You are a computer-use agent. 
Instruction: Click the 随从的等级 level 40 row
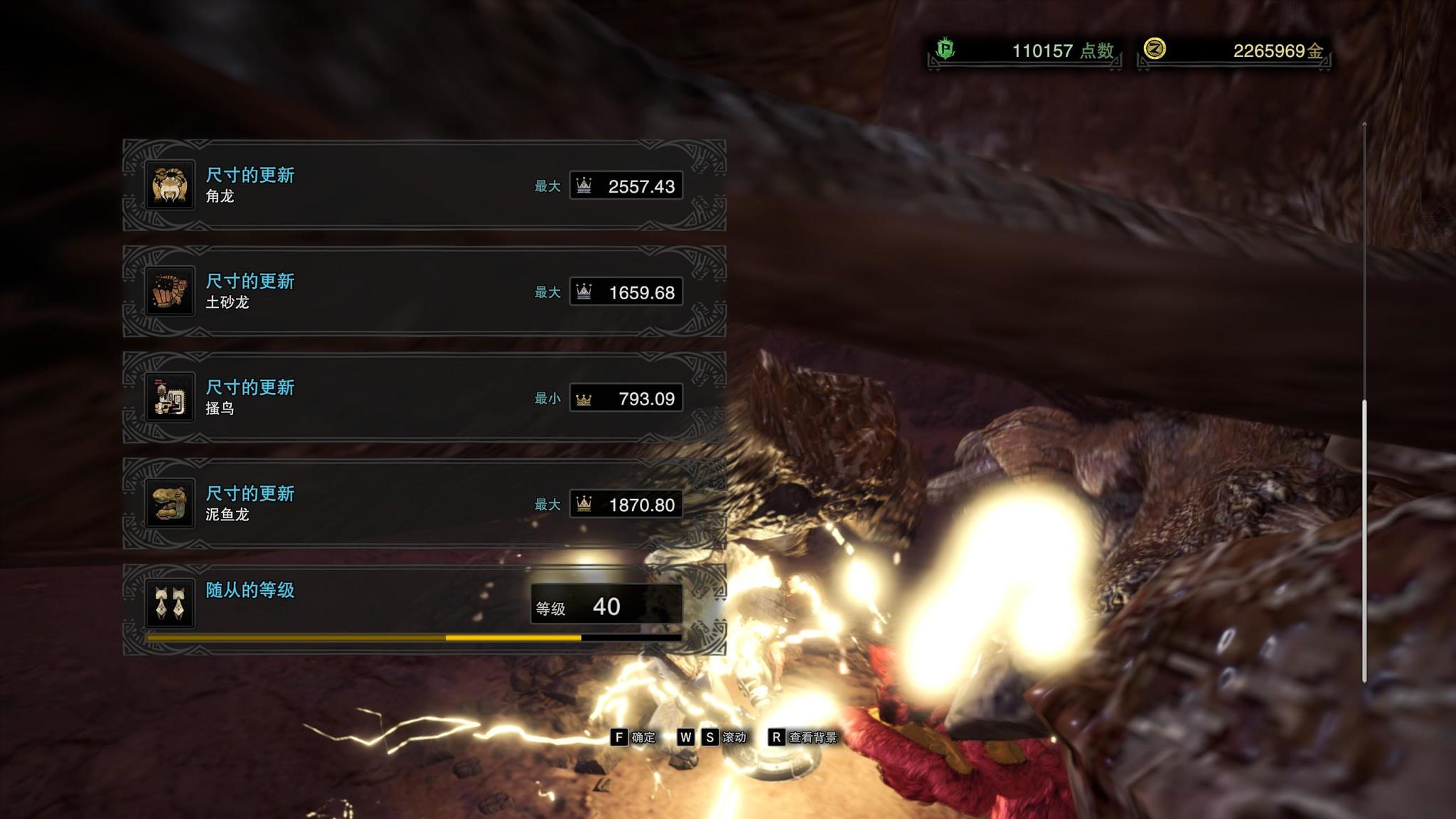pyautogui.click(x=424, y=609)
